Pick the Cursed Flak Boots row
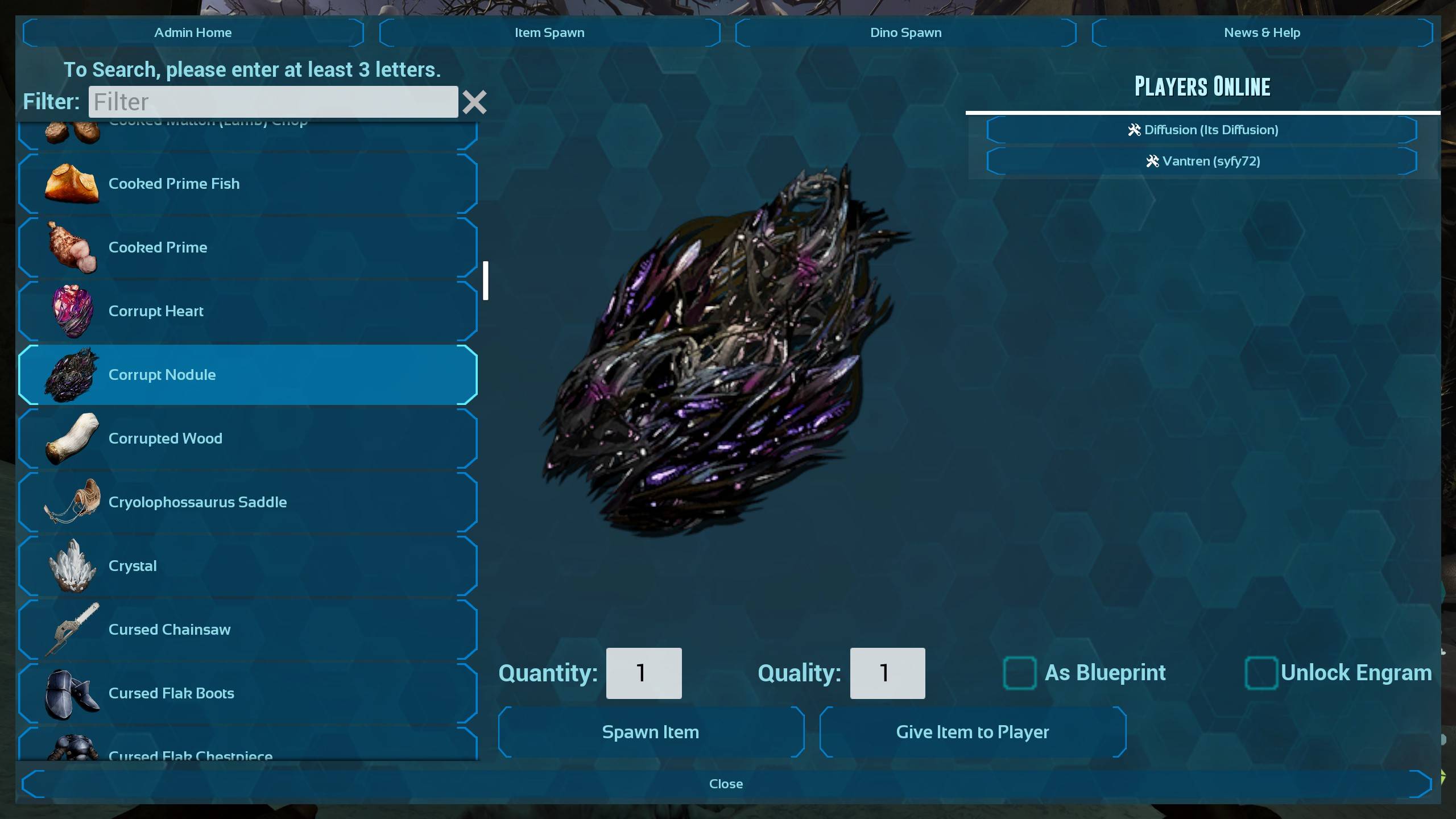This screenshot has width=1456, height=819. click(248, 693)
